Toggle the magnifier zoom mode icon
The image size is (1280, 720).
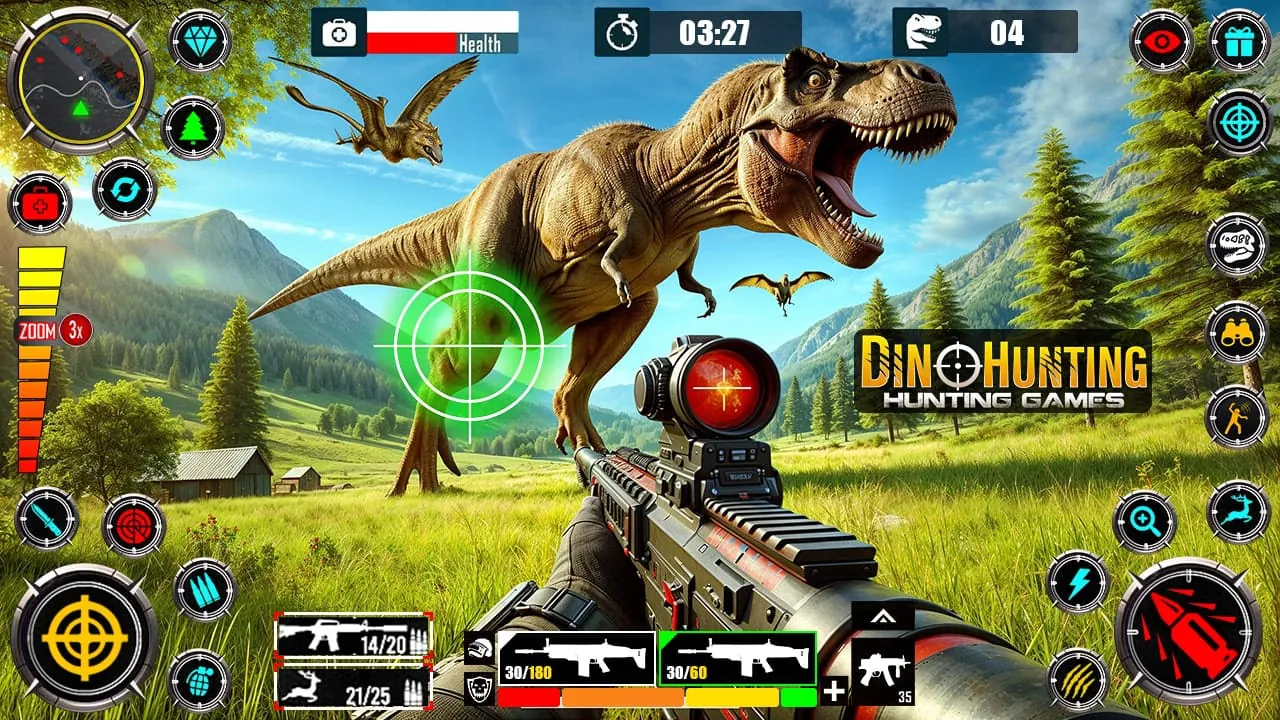[1144, 522]
